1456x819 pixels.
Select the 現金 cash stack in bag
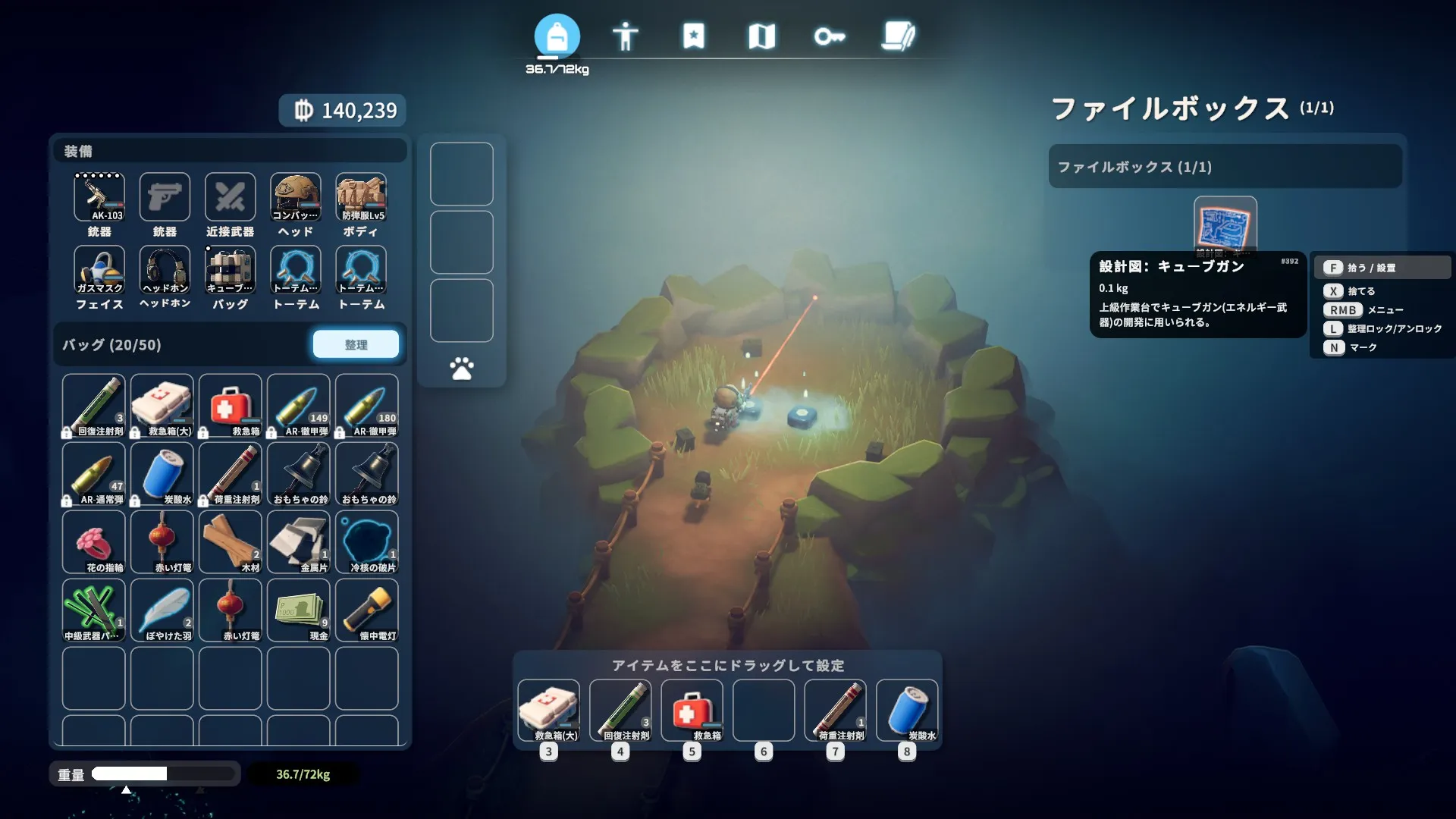coord(299,610)
